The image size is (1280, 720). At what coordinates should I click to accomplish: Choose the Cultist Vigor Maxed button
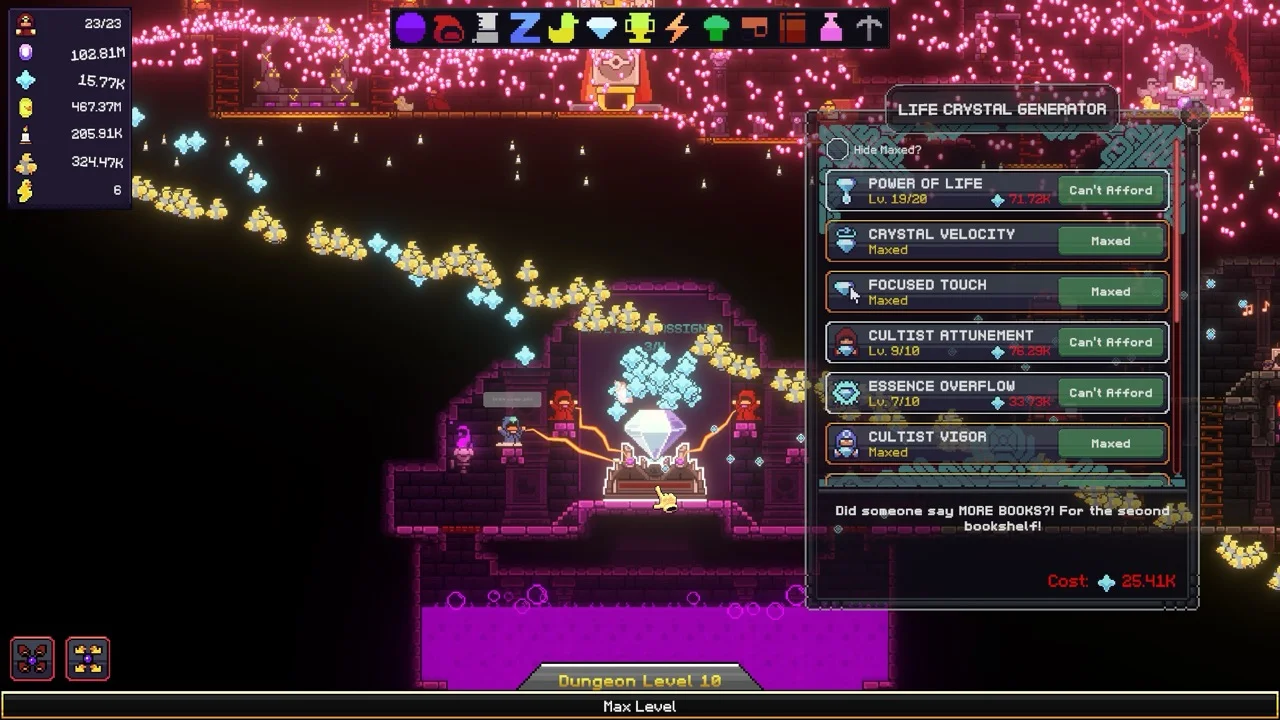(x=1110, y=444)
